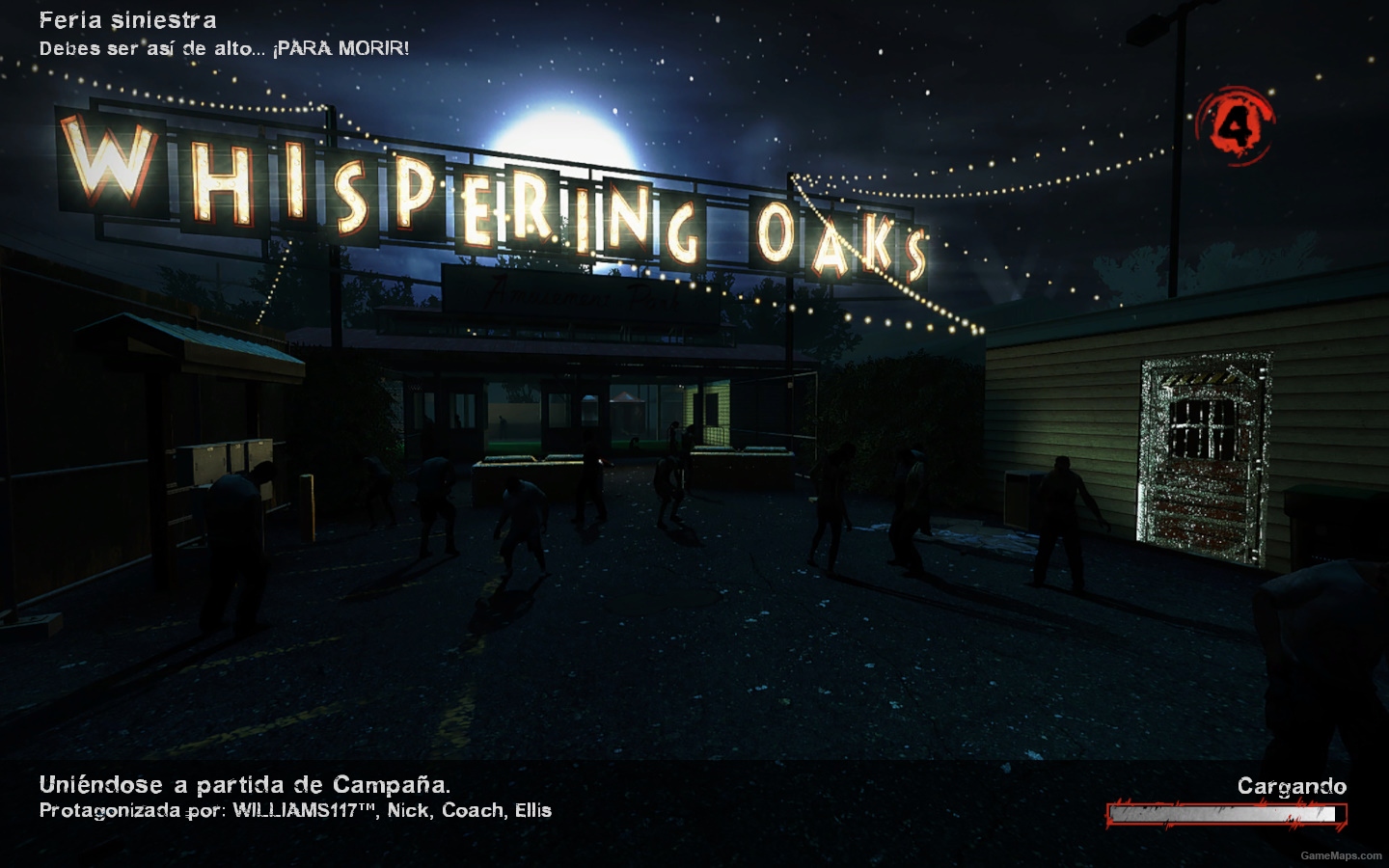Click the red loading progress bar
Screen dimensions: 1389x868
(1225, 813)
